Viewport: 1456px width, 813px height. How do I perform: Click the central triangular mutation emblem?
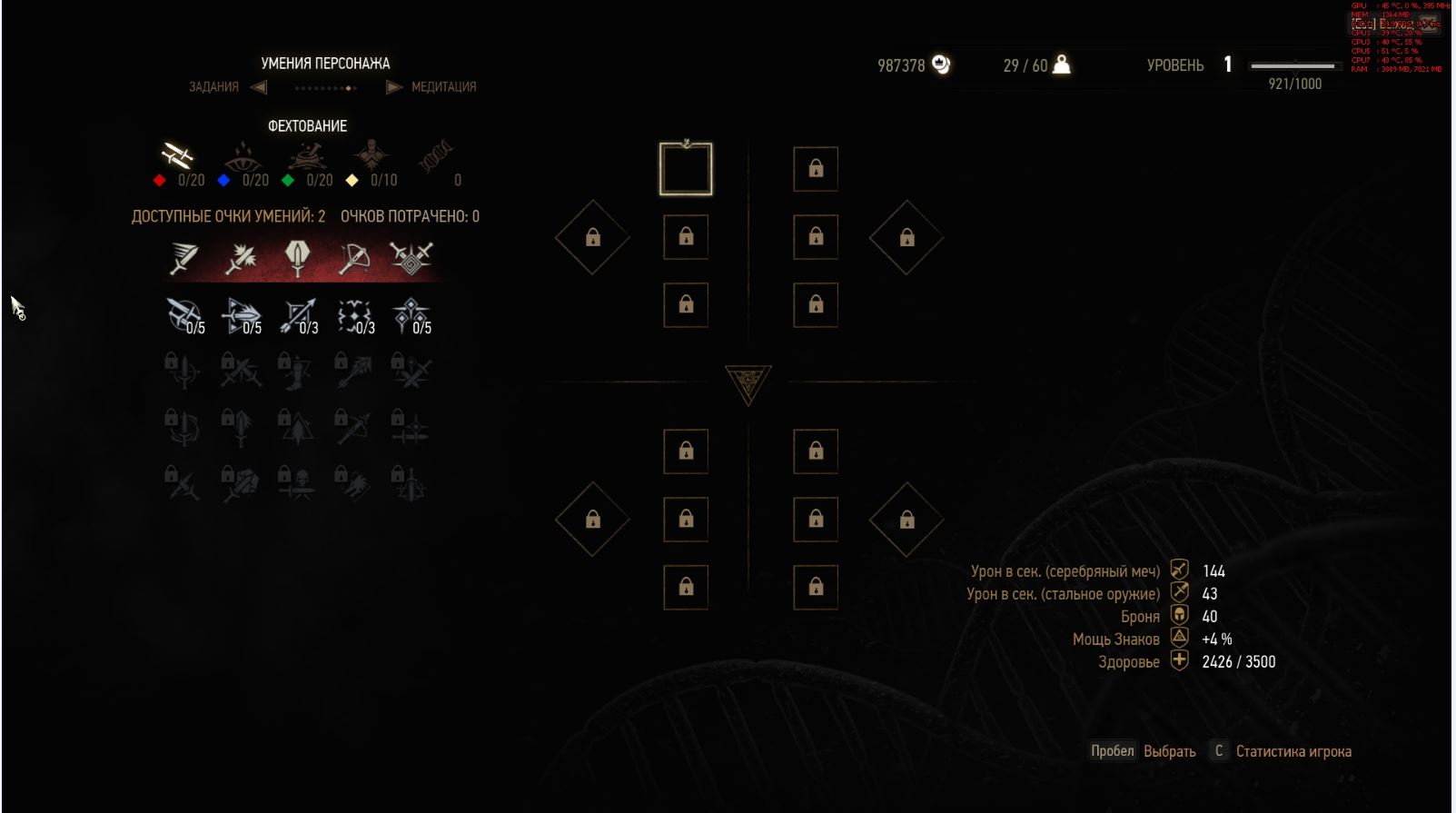pos(748,383)
